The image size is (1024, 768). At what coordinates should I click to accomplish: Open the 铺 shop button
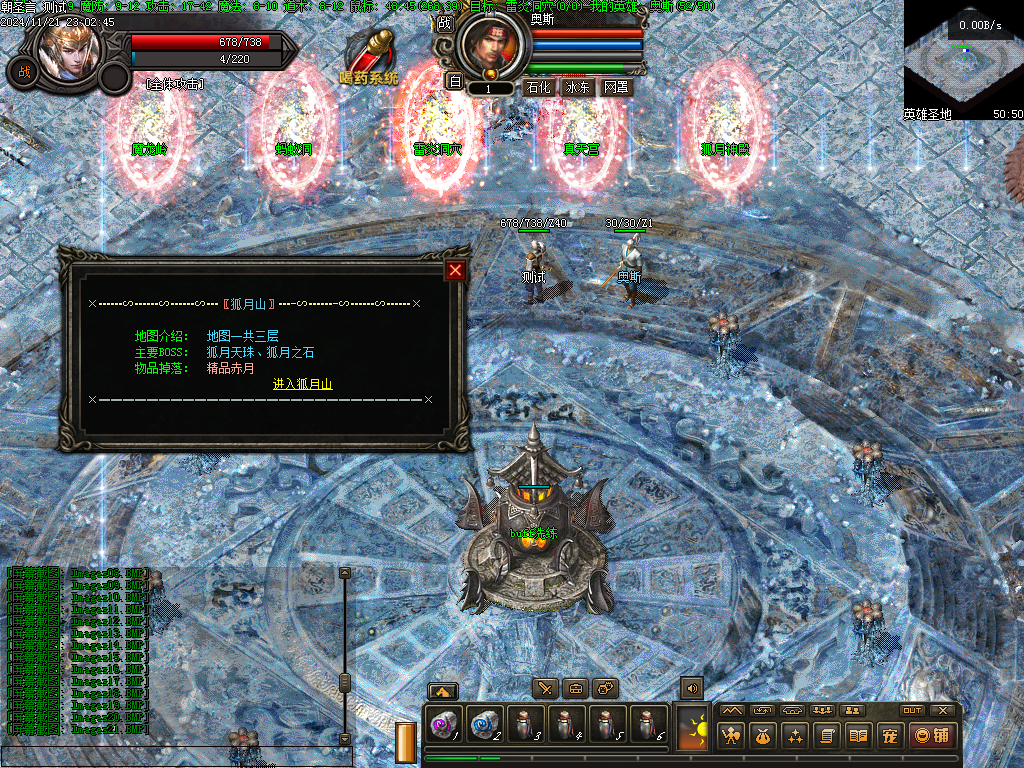933,737
